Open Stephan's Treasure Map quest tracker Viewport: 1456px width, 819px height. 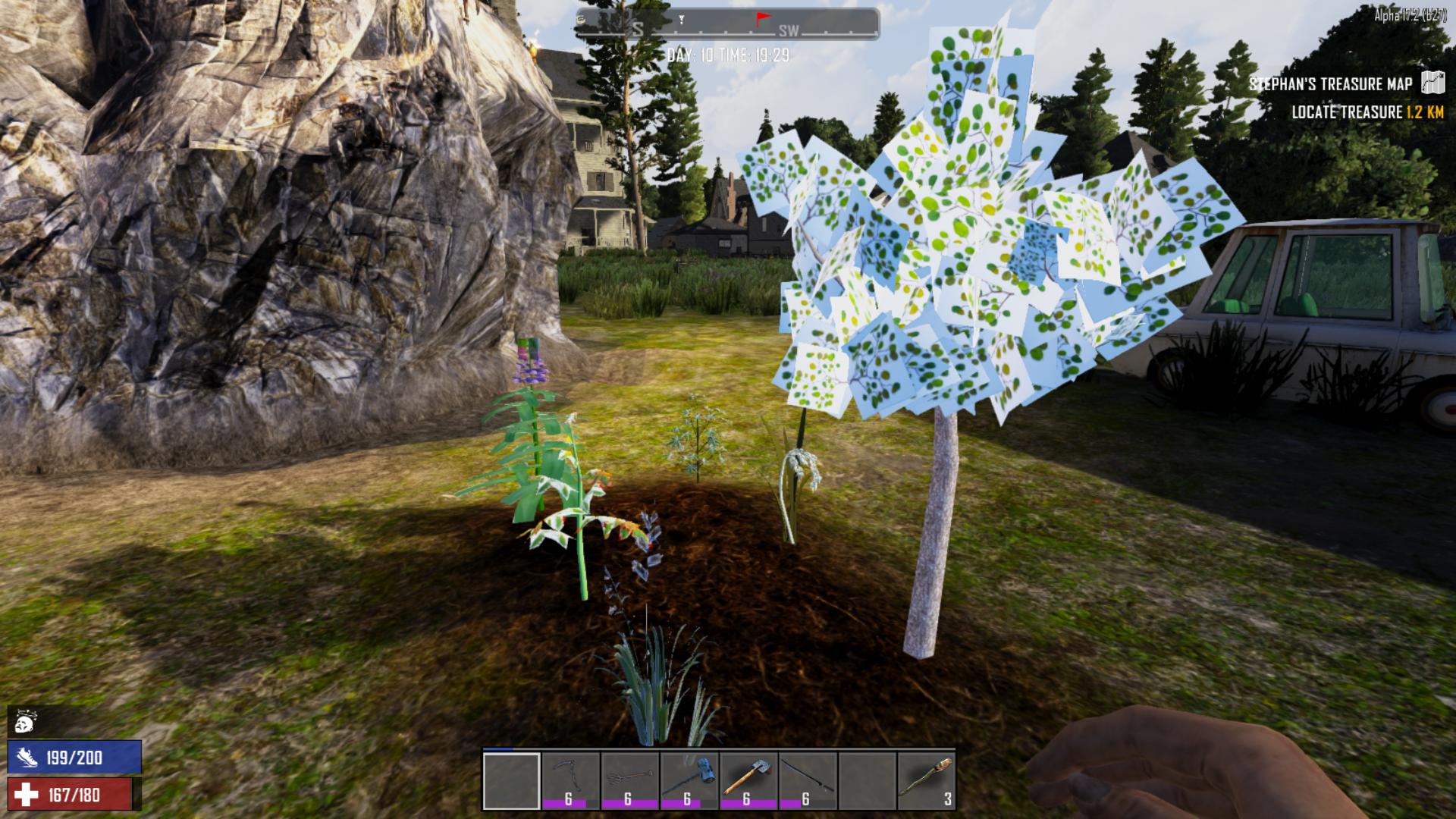click(x=1331, y=83)
